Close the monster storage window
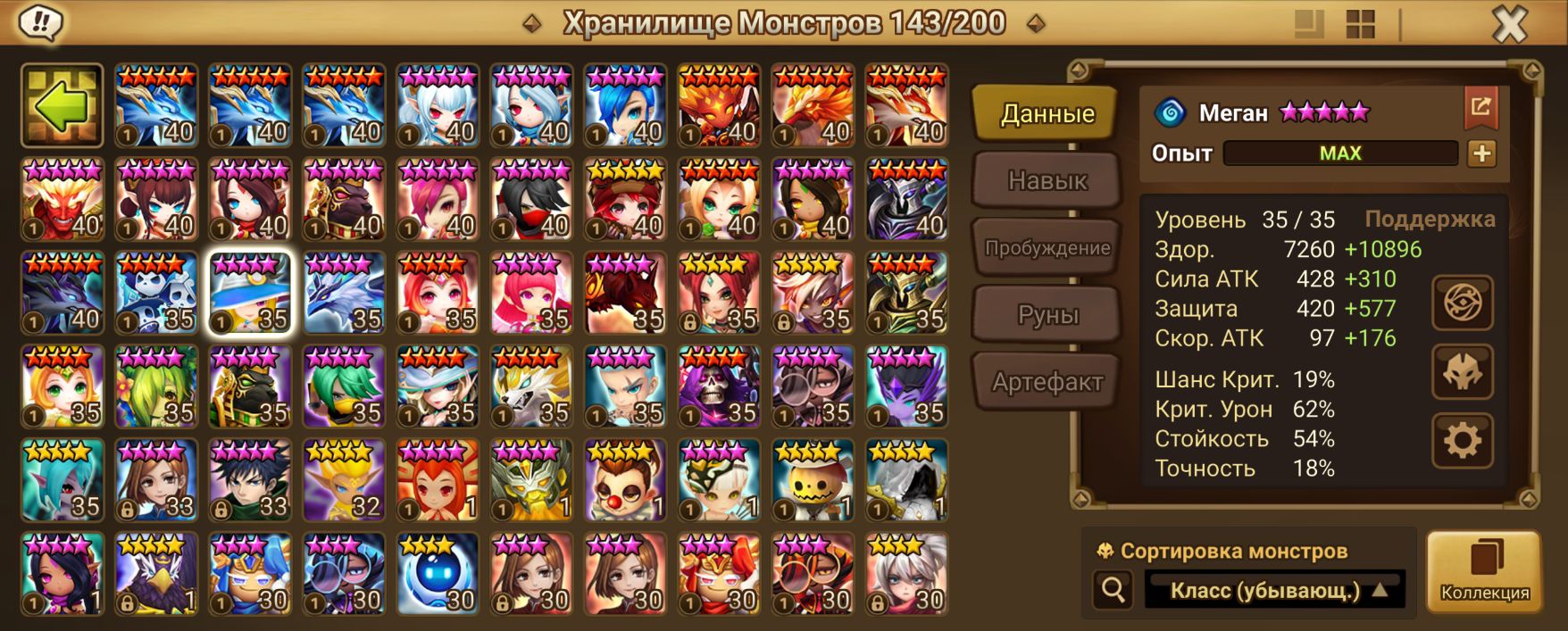This screenshot has width=1568, height=631. 1509,24
